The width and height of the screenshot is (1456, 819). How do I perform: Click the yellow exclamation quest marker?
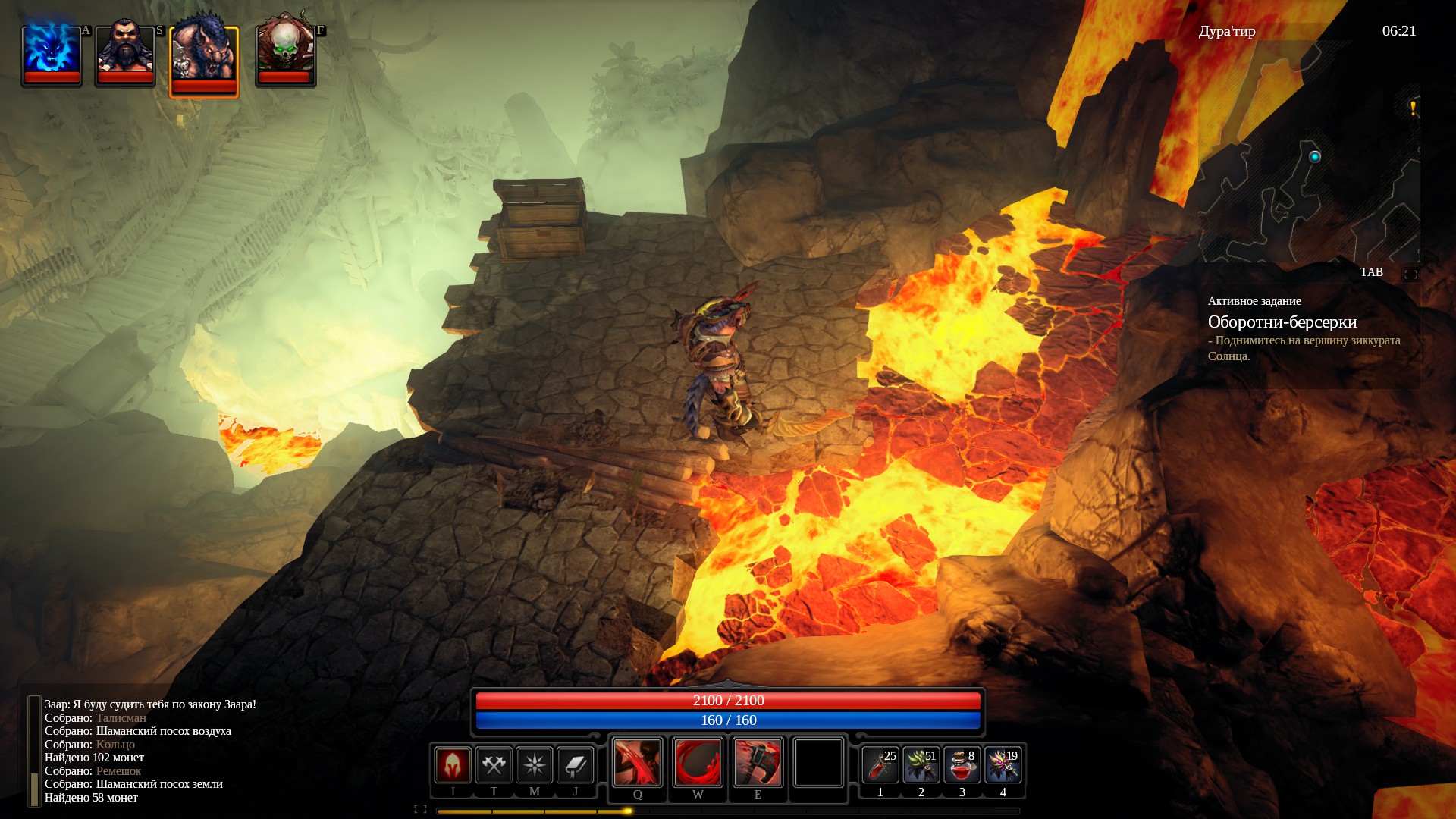click(x=1413, y=108)
